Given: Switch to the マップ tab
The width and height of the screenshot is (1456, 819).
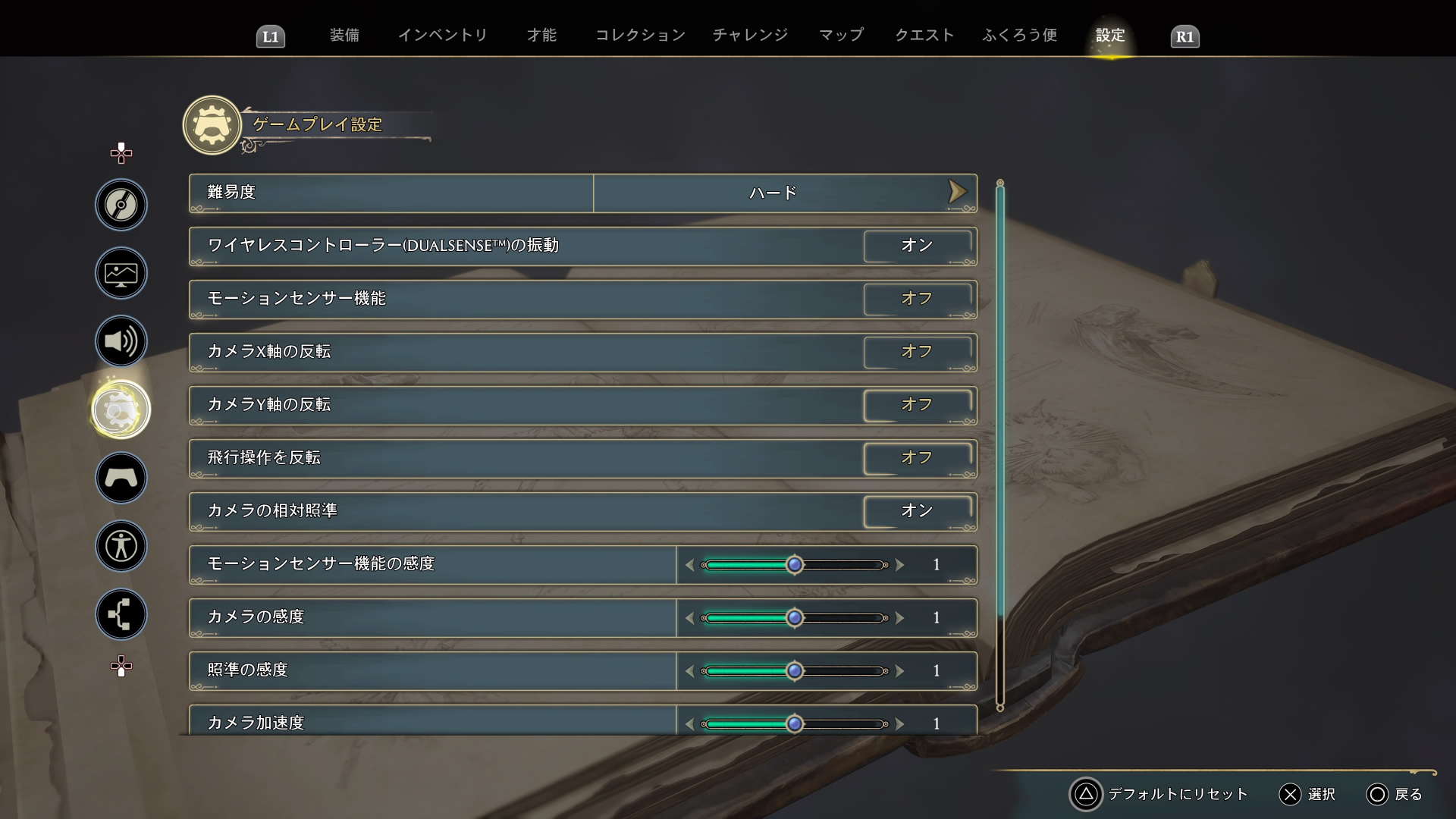Looking at the screenshot, I should [840, 35].
